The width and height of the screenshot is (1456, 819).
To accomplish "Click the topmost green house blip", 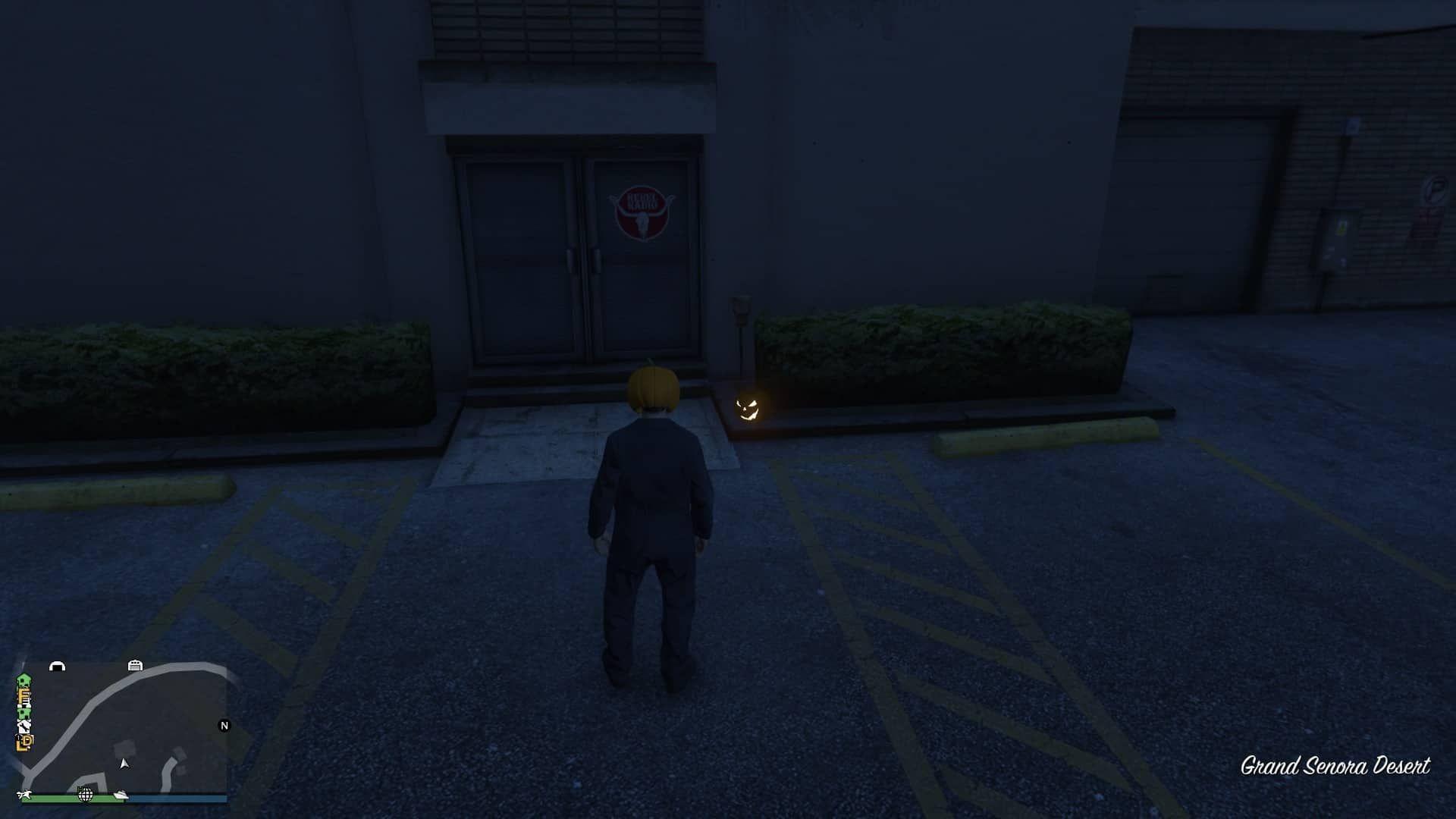I will point(24,680).
